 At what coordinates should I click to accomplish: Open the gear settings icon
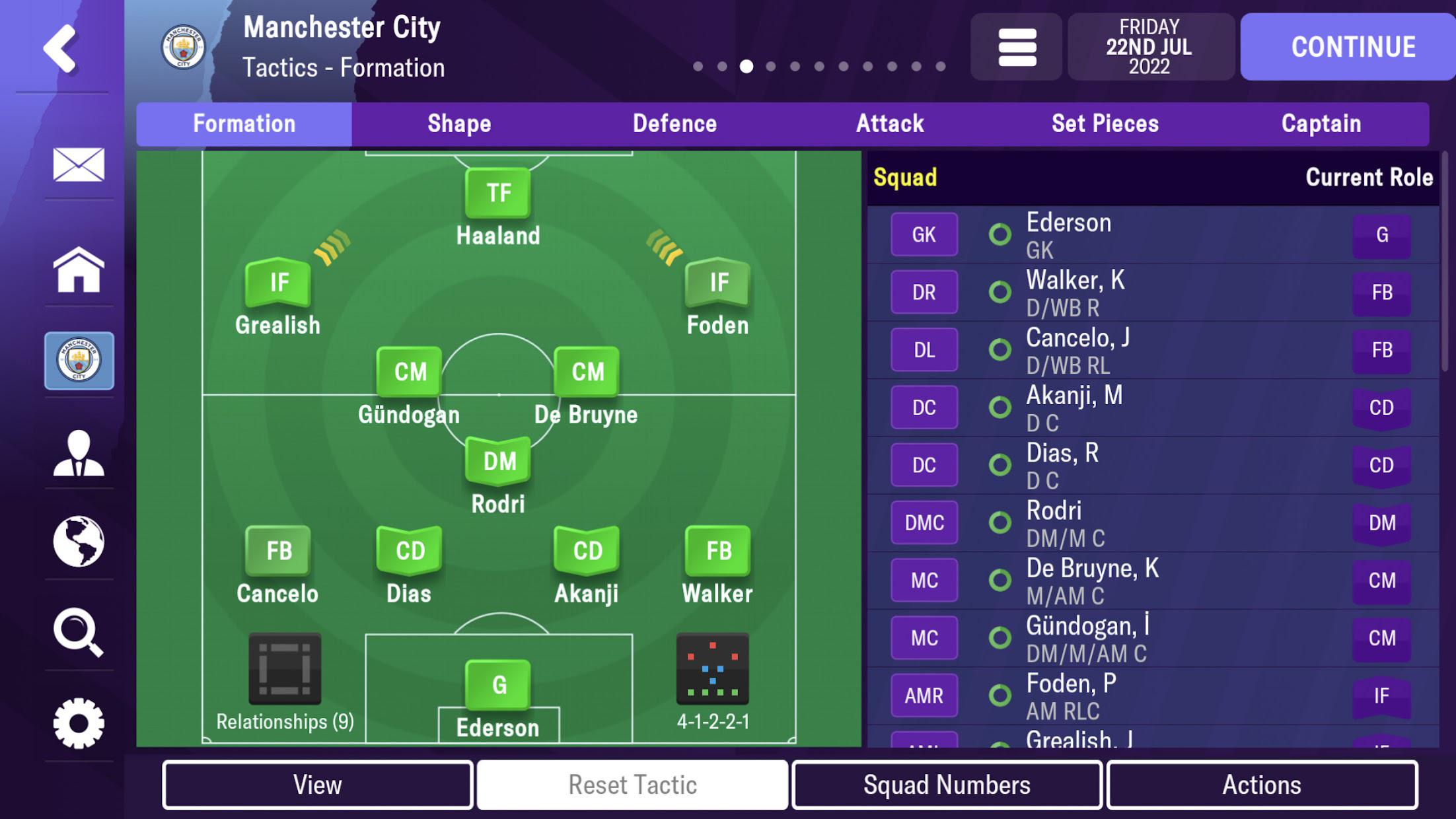[x=79, y=723]
